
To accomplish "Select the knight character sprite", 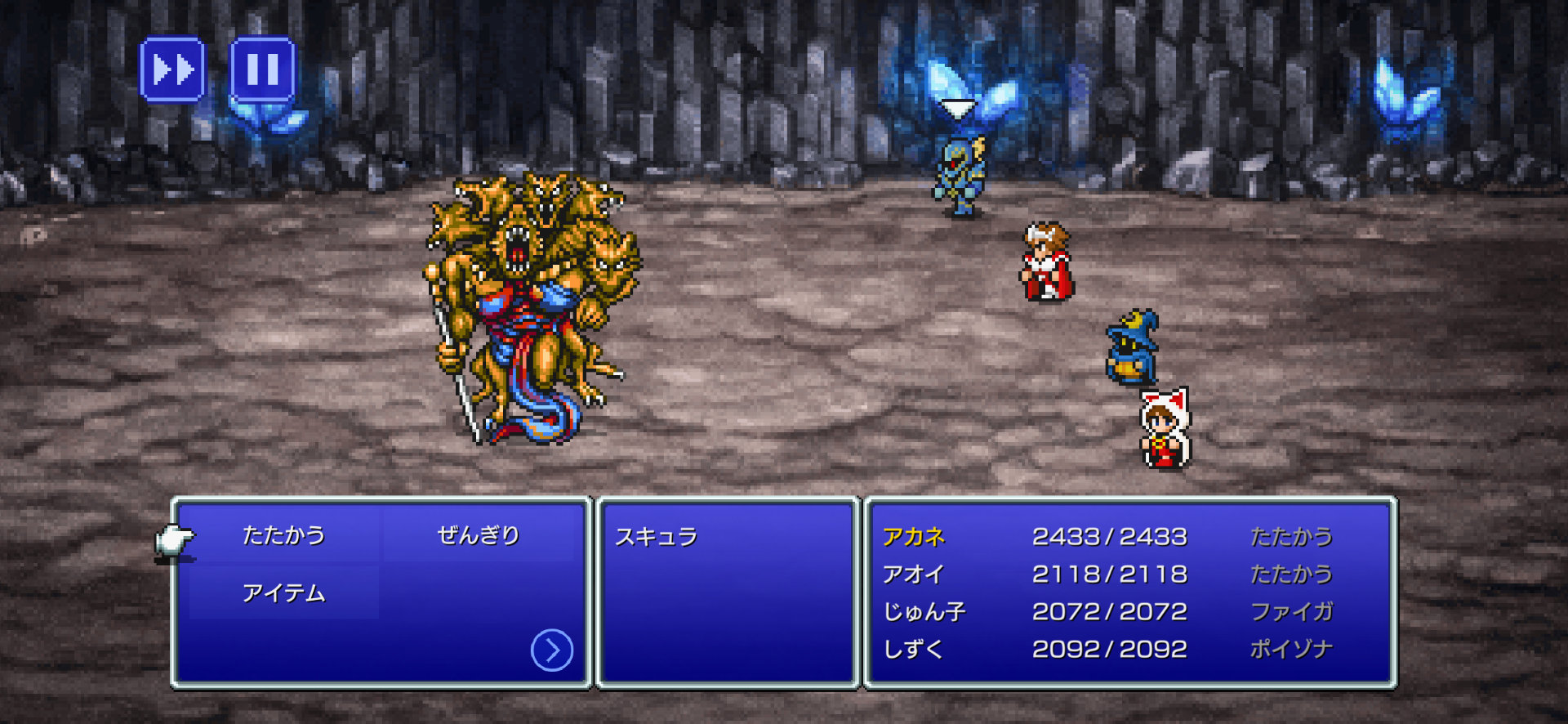I will click(957, 176).
